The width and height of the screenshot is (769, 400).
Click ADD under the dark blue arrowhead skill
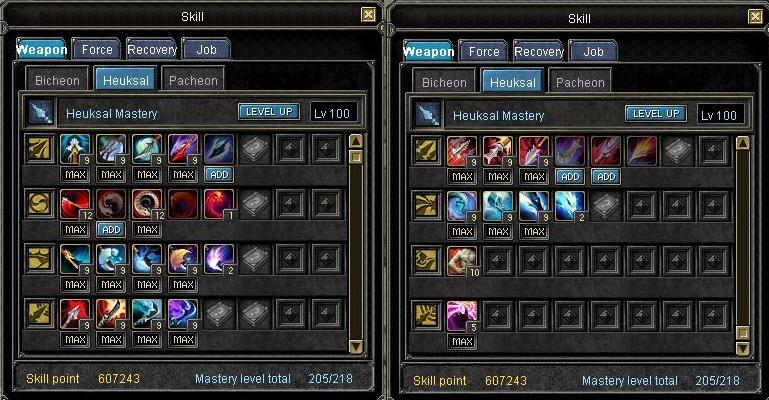click(x=219, y=174)
